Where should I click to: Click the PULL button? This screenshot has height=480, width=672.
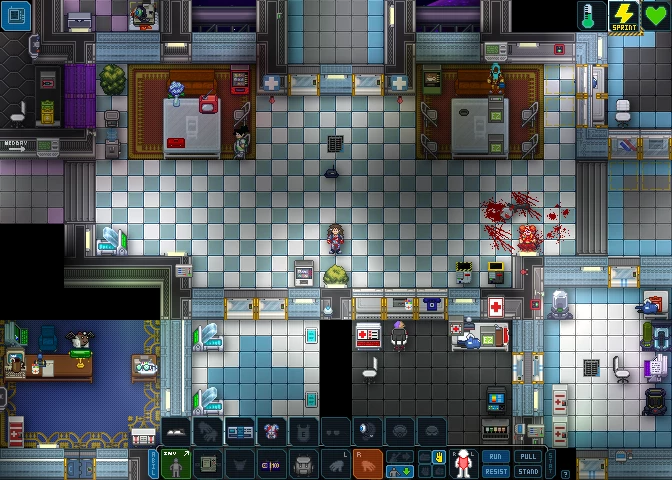coord(527,456)
